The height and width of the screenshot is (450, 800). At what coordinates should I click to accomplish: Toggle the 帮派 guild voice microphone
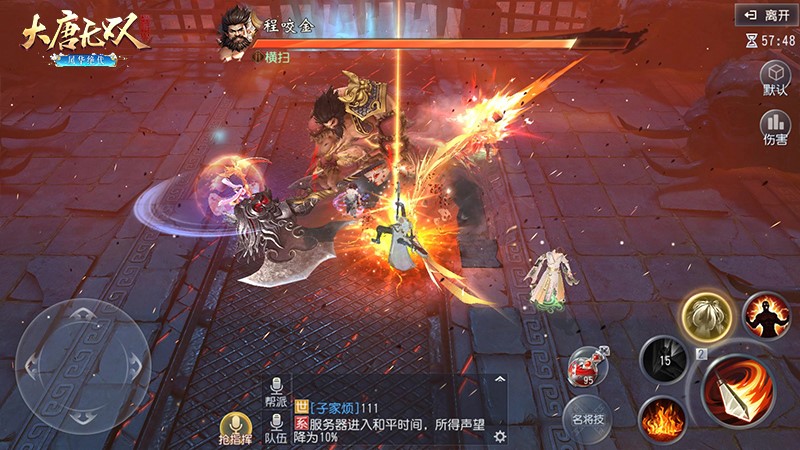pyautogui.click(x=275, y=392)
